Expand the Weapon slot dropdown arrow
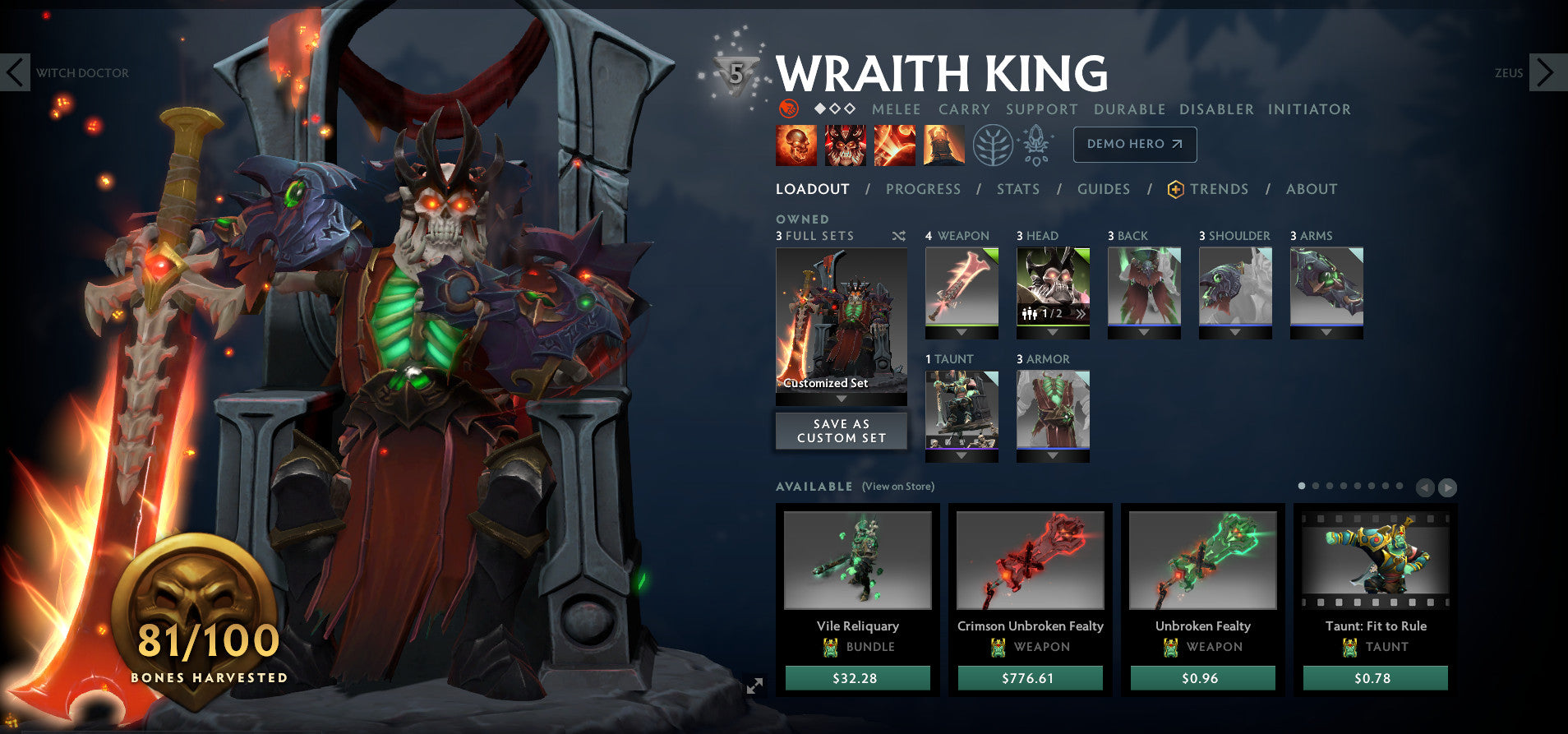Screen dimensions: 1568x734 962,333
